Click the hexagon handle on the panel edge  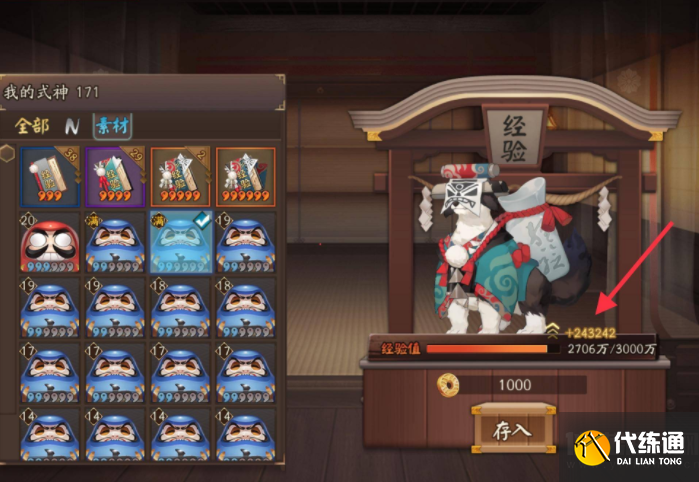[7, 153]
